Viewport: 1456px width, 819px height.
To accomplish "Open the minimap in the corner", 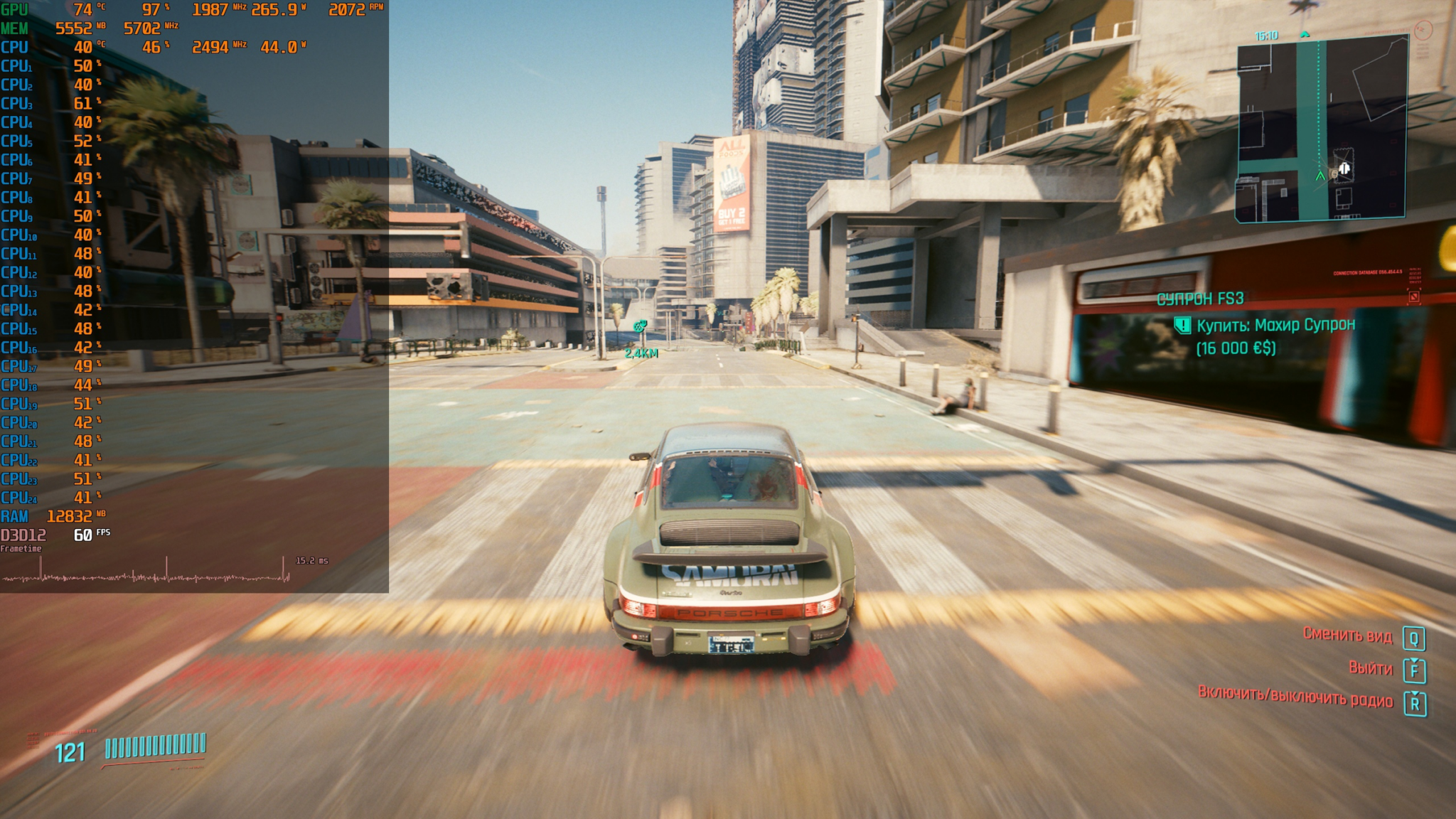I will (1321, 129).
